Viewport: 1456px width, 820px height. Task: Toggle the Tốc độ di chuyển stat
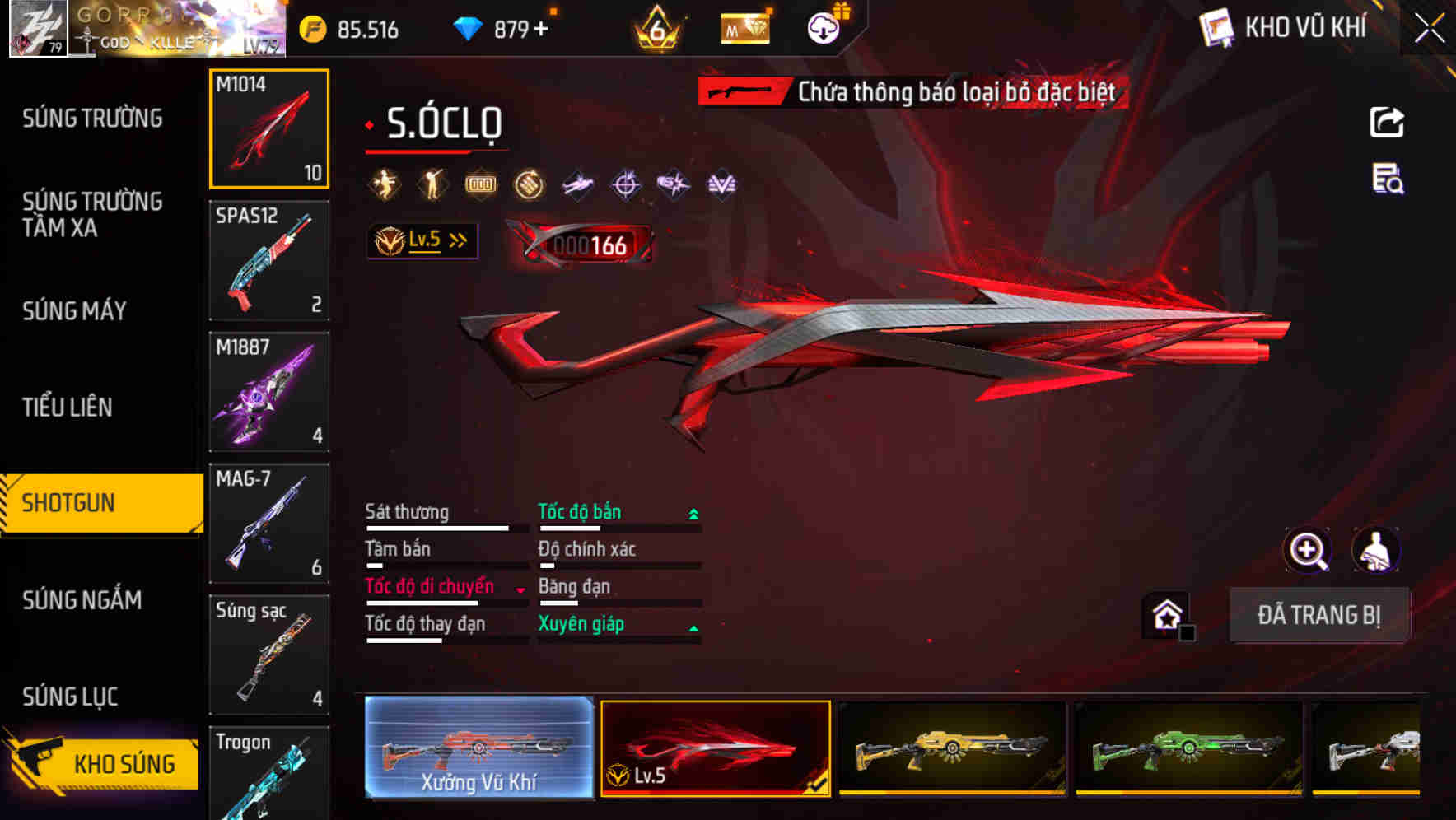pyautogui.click(x=429, y=587)
